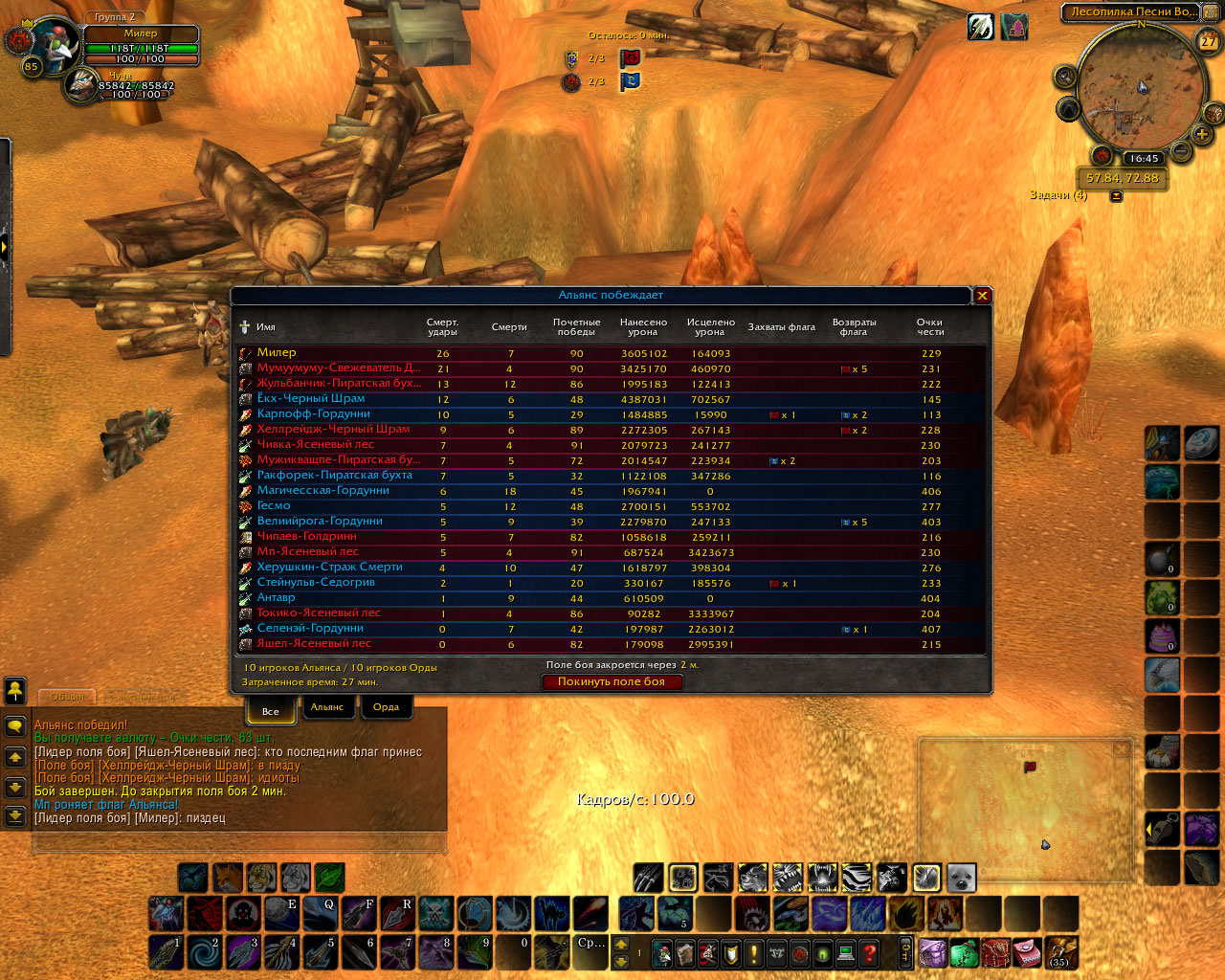Open the purple backpack bag slot
The image size is (1225, 980).
coord(933,953)
